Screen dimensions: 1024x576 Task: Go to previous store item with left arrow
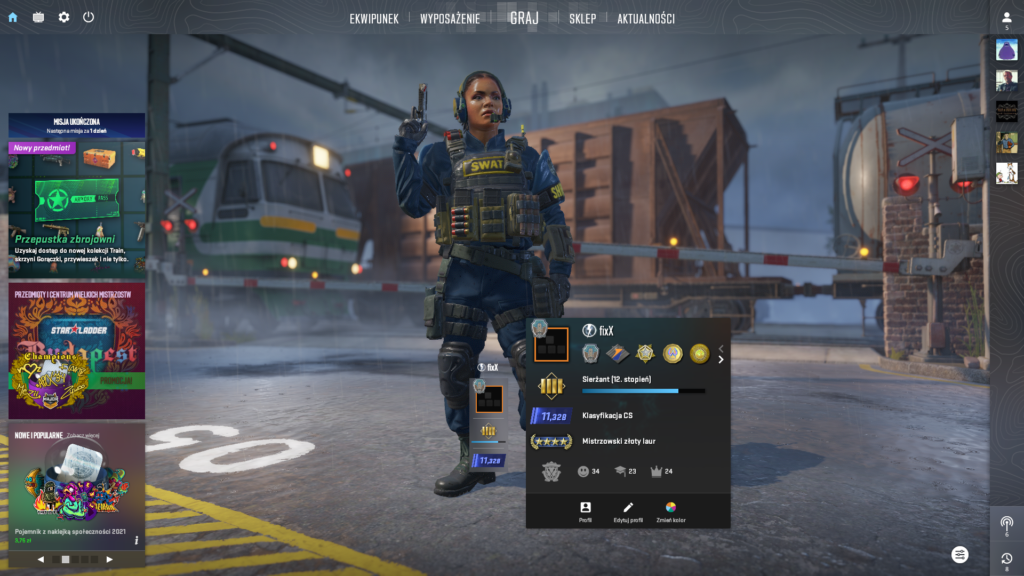tap(41, 560)
